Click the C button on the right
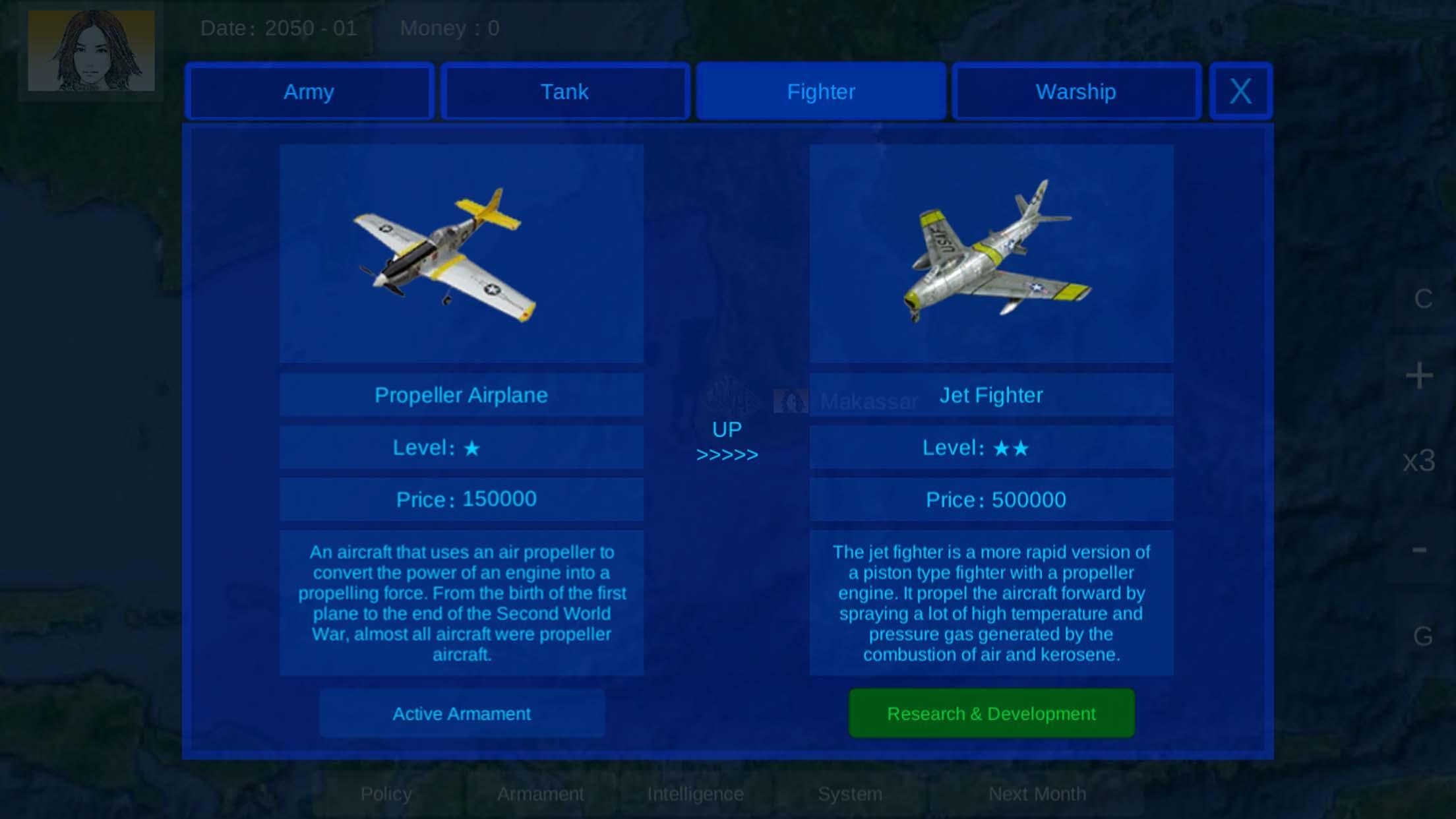Image resolution: width=1456 pixels, height=819 pixels. [1422, 299]
